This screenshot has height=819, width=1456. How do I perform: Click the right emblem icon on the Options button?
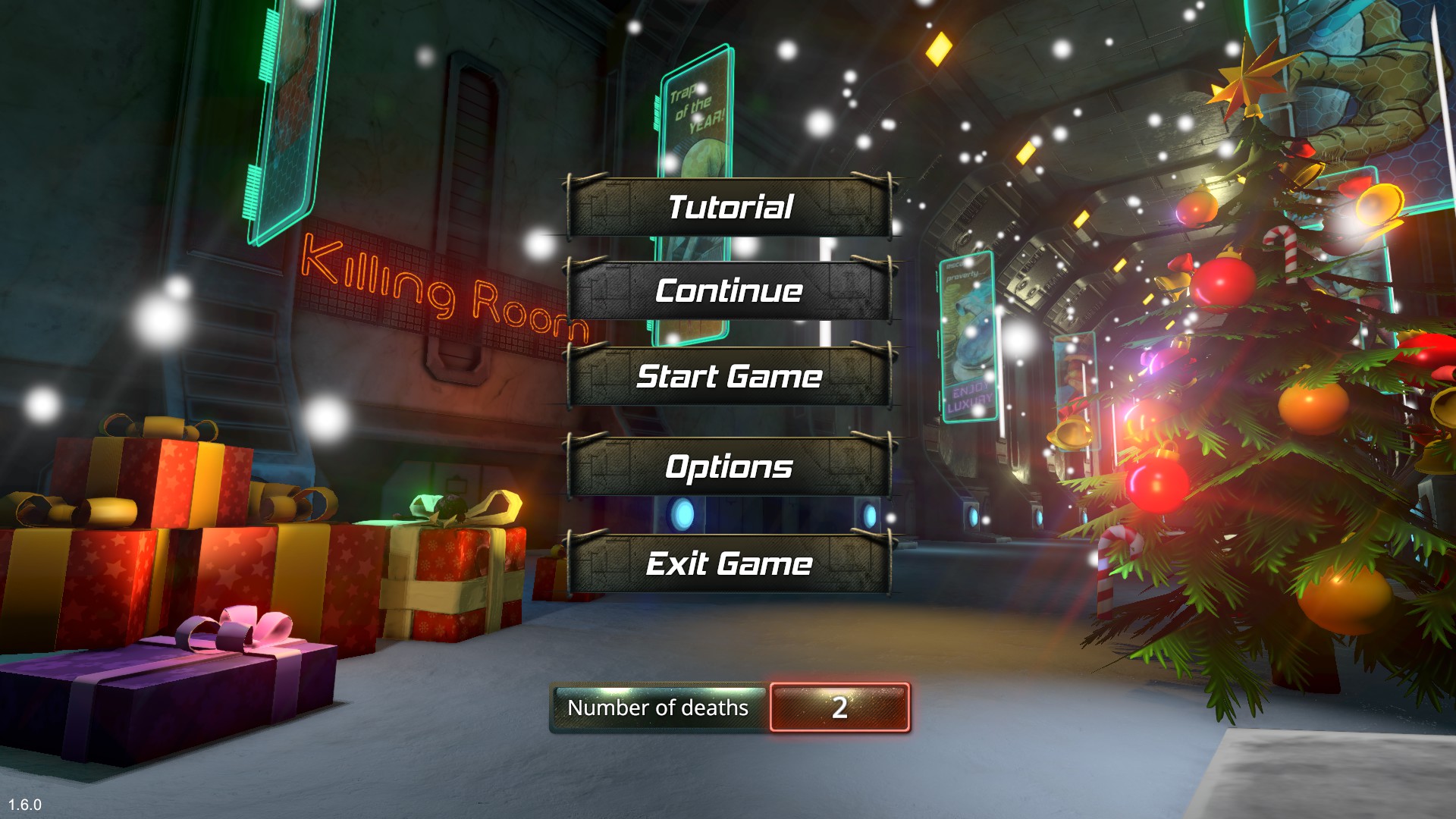849,469
